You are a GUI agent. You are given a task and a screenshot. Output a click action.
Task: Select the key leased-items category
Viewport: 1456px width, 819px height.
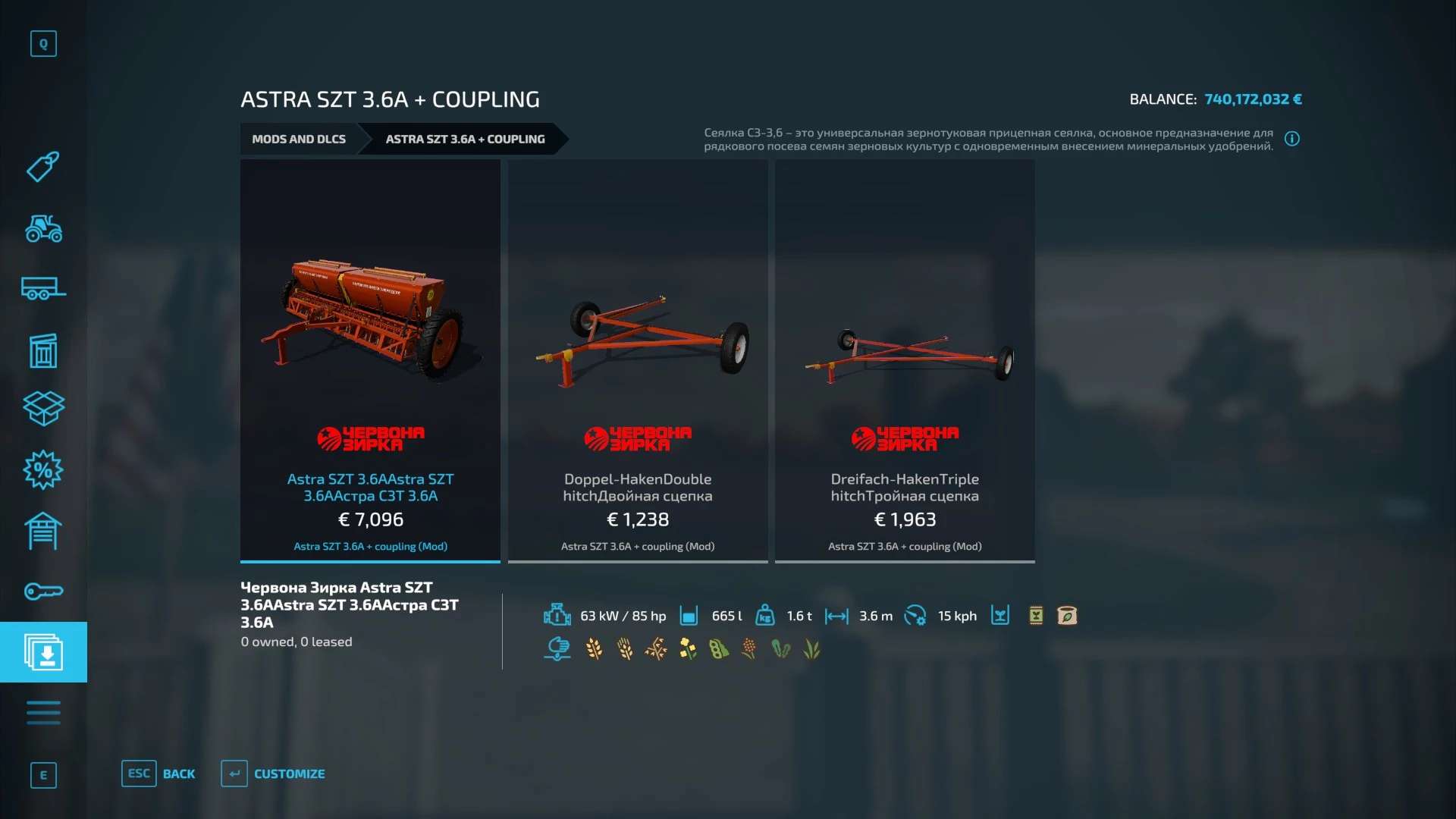point(43,591)
